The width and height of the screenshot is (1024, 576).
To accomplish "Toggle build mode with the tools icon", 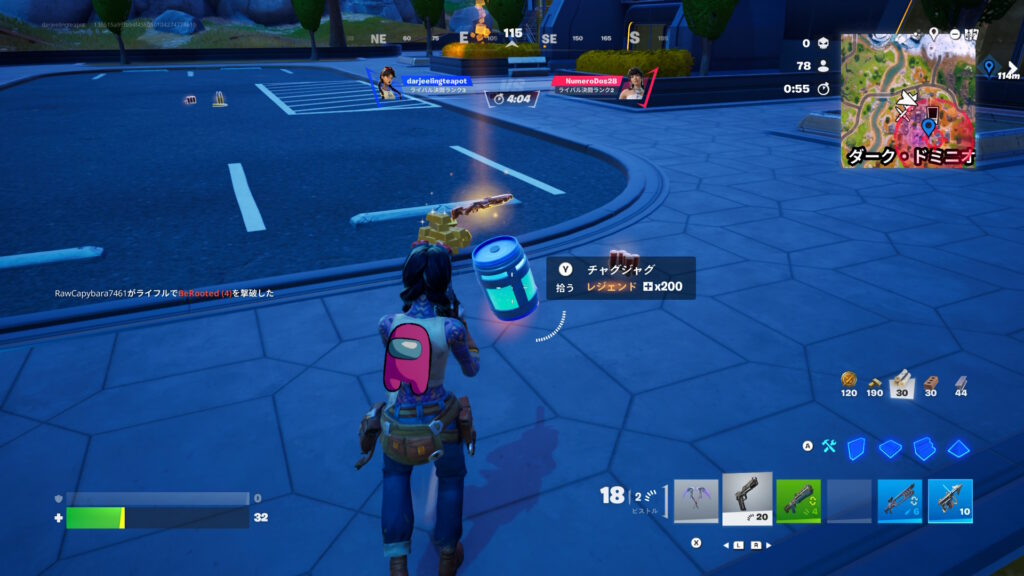I will click(x=829, y=447).
